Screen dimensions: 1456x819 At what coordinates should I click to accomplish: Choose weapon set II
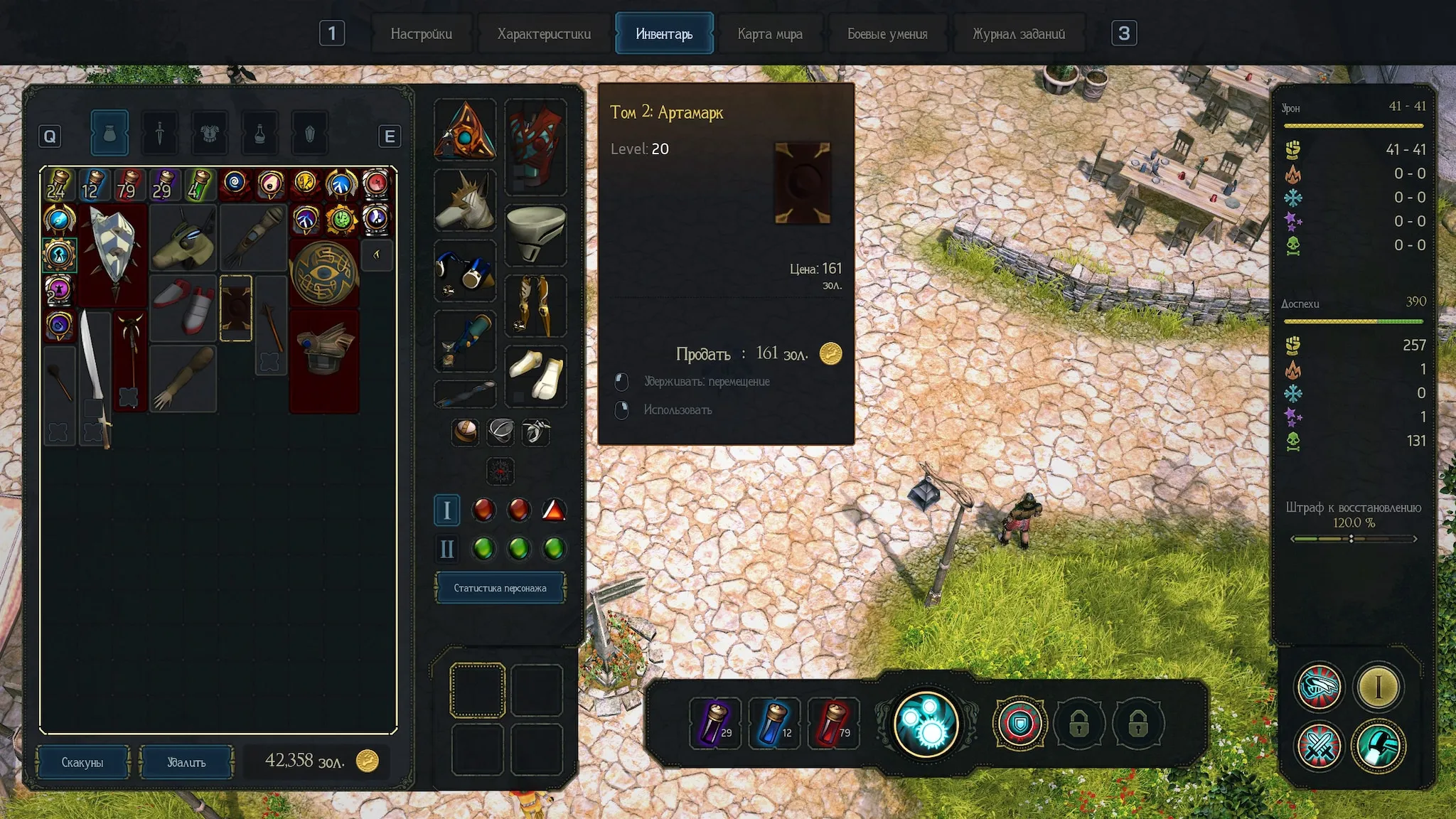(447, 549)
